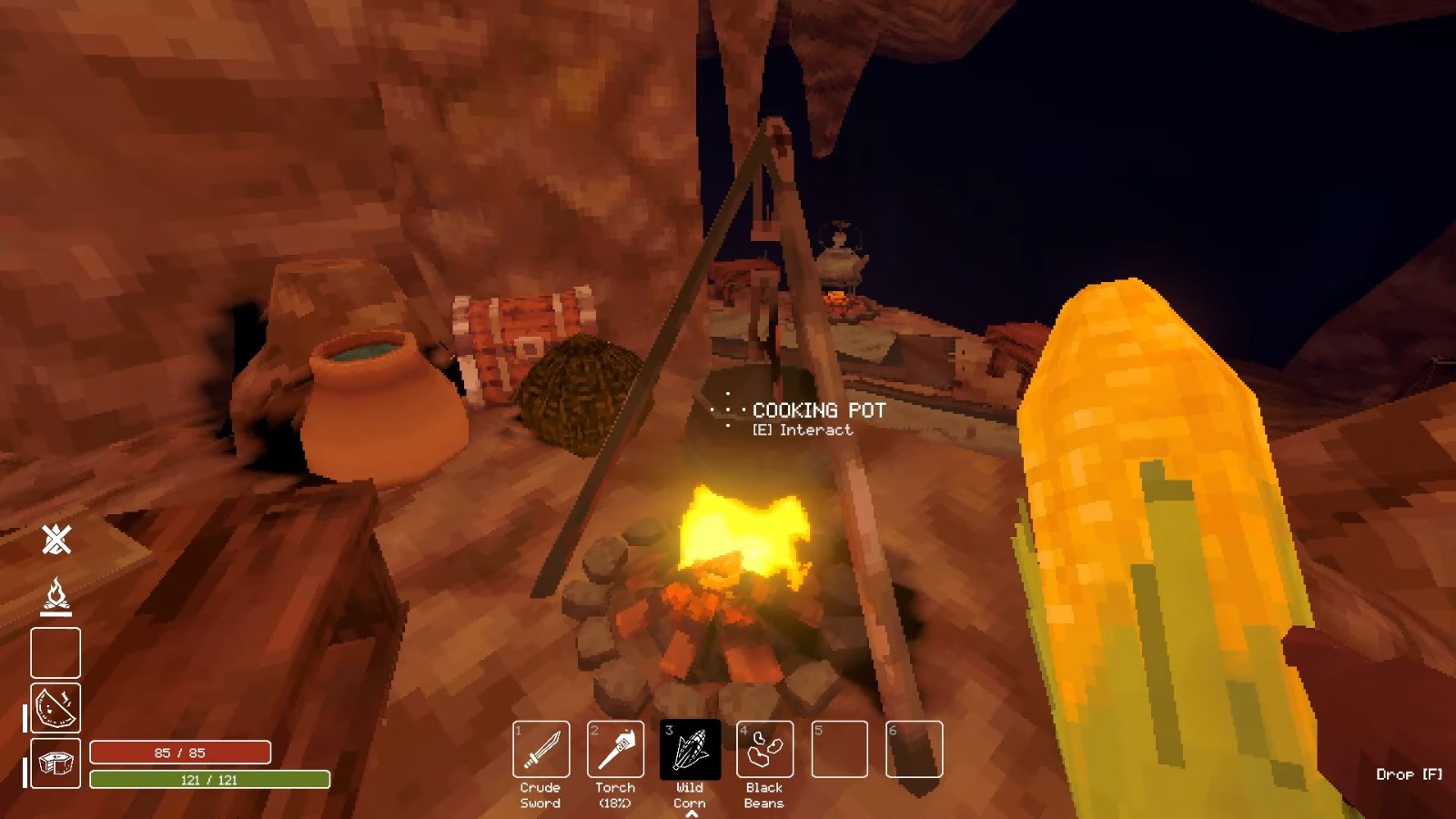Equip the Torch from the hotbar
Screen dimensions: 1456x819
[x=616, y=750]
